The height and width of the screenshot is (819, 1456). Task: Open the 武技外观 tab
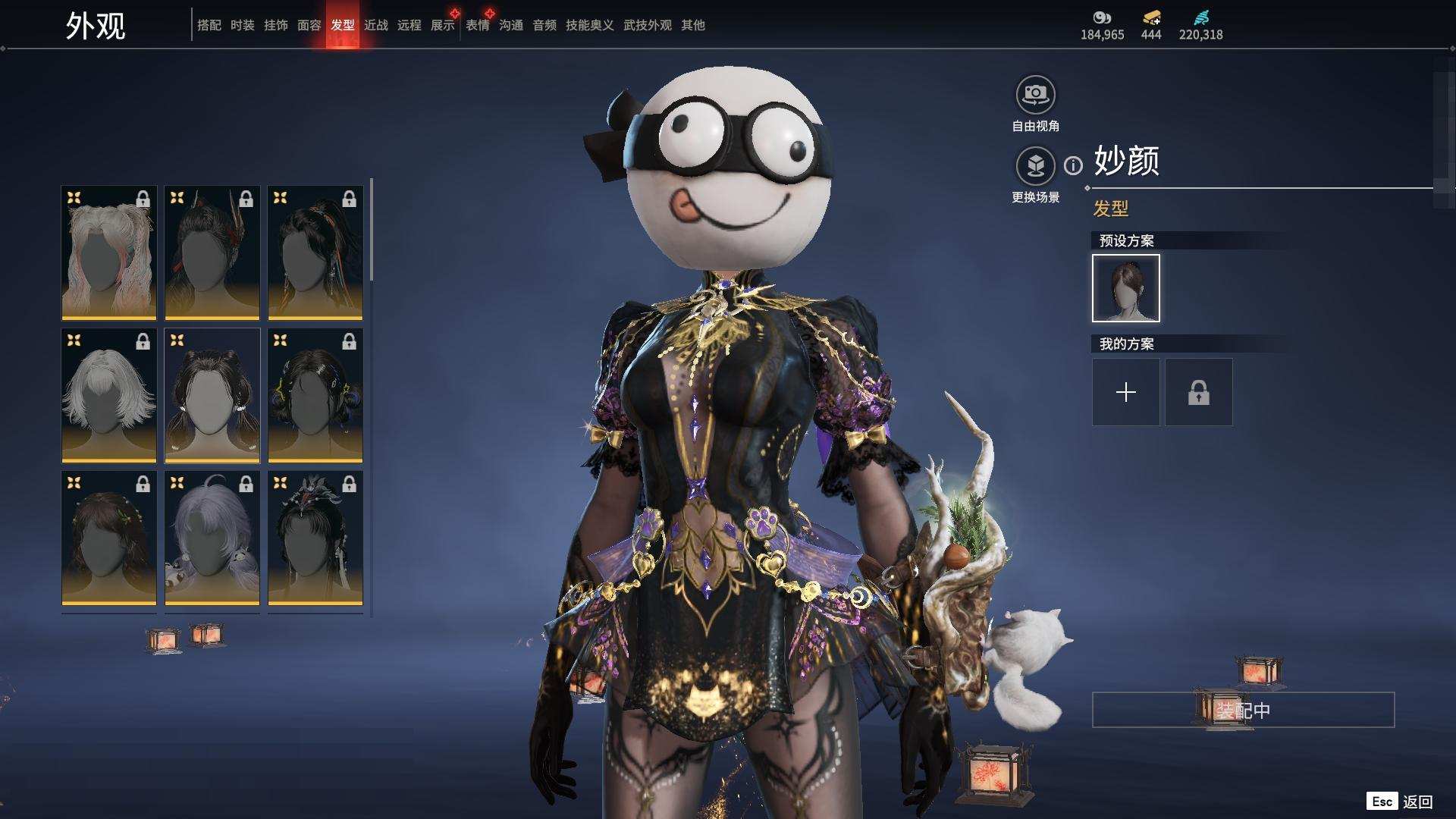(648, 25)
